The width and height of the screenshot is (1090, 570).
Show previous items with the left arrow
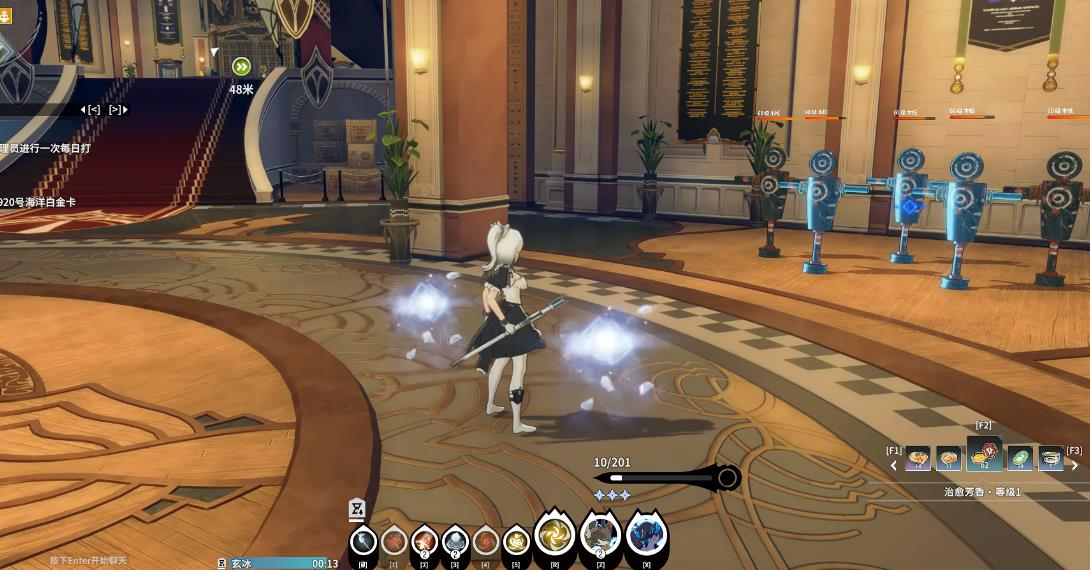pyautogui.click(x=895, y=465)
